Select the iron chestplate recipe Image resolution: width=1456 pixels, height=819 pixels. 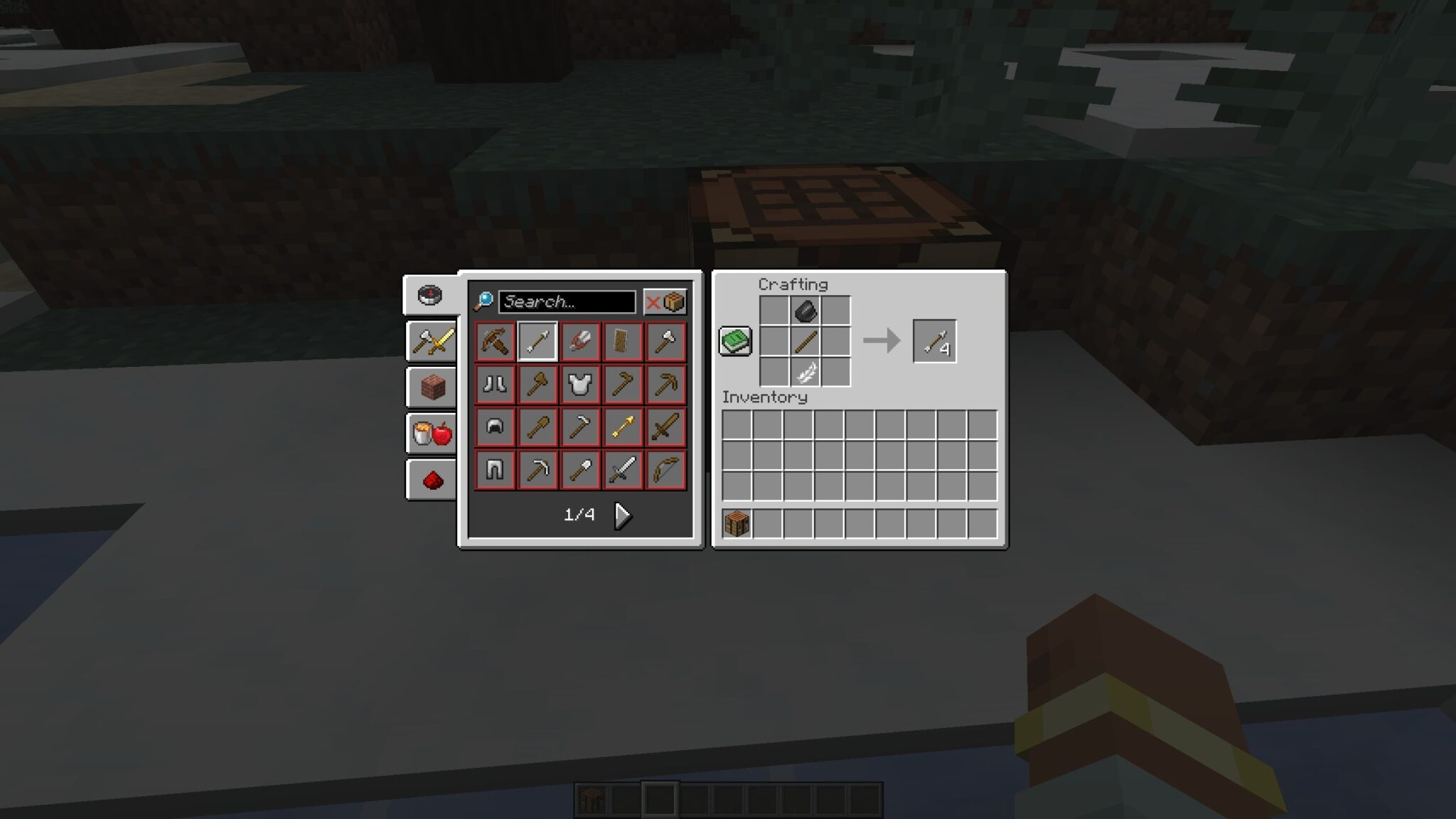[x=581, y=384]
